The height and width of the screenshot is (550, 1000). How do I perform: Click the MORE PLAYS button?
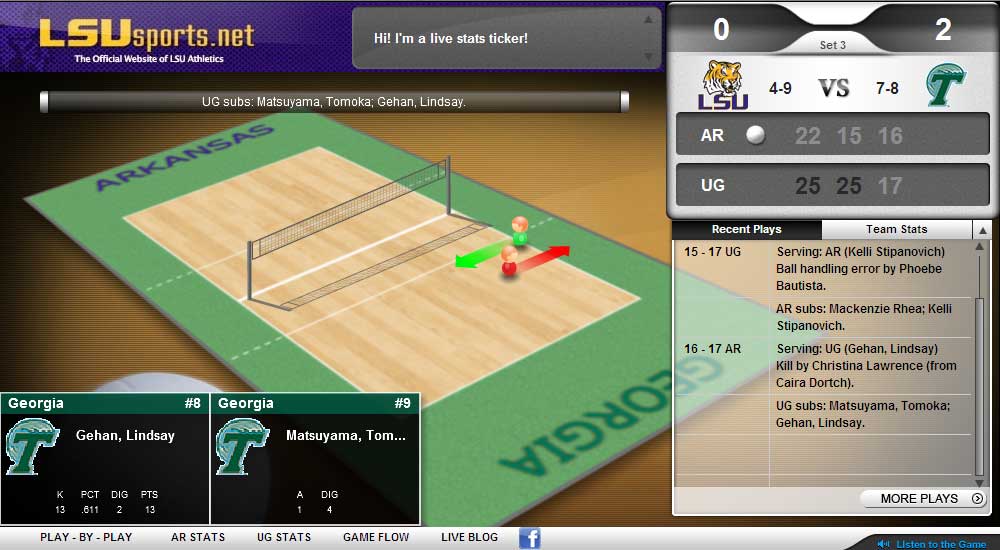click(x=923, y=498)
